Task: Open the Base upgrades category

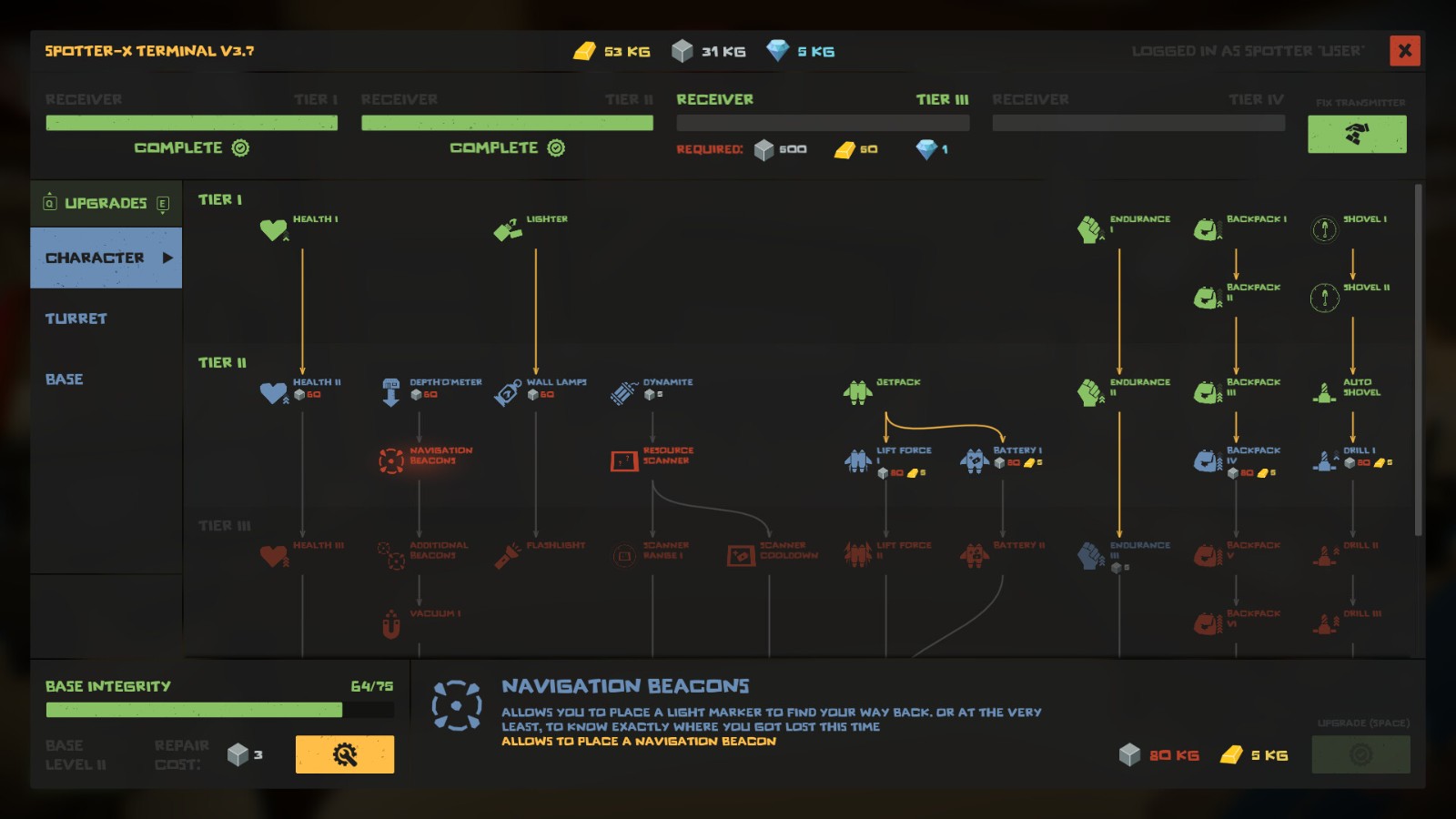Action: (x=65, y=379)
